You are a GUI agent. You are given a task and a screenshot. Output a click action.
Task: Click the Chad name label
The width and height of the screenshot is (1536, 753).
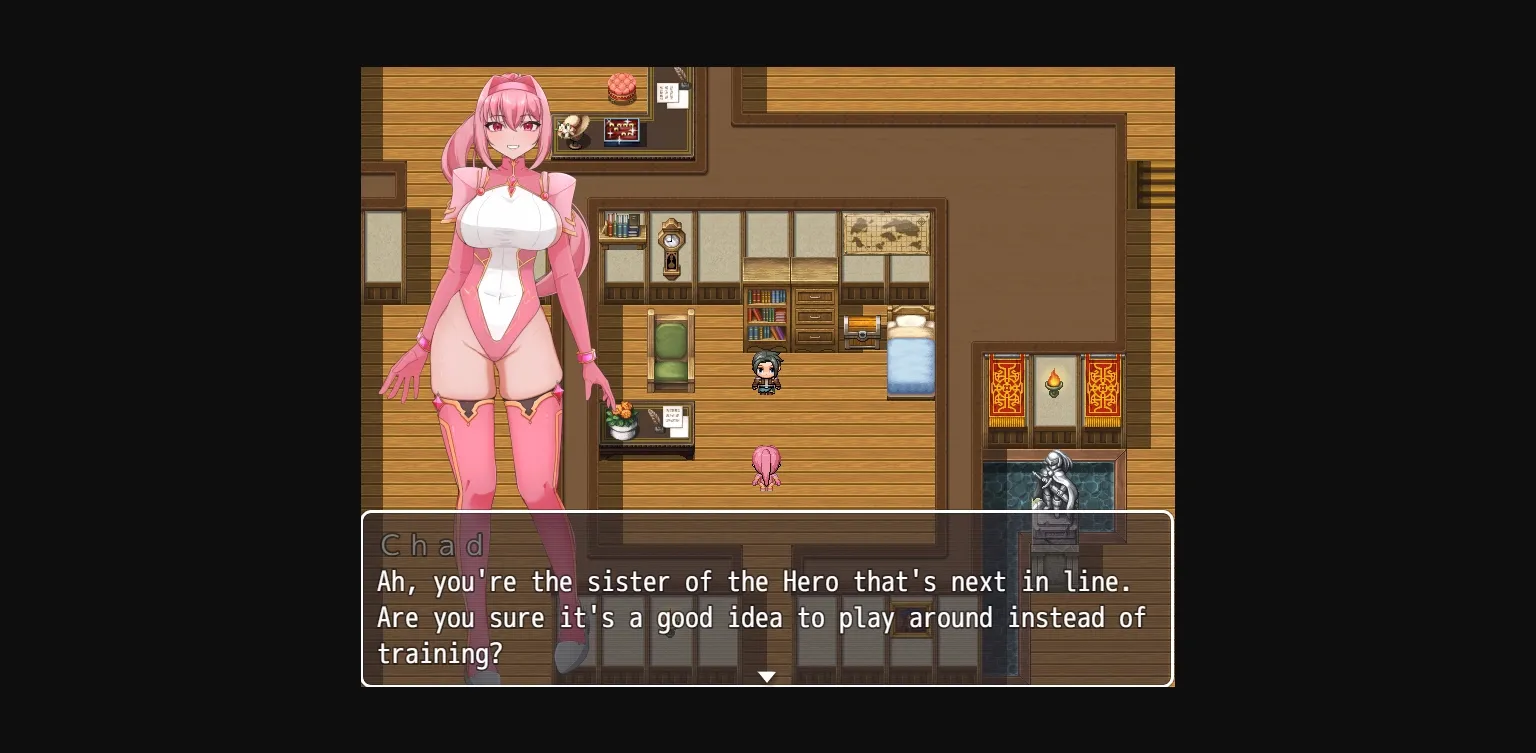click(434, 545)
